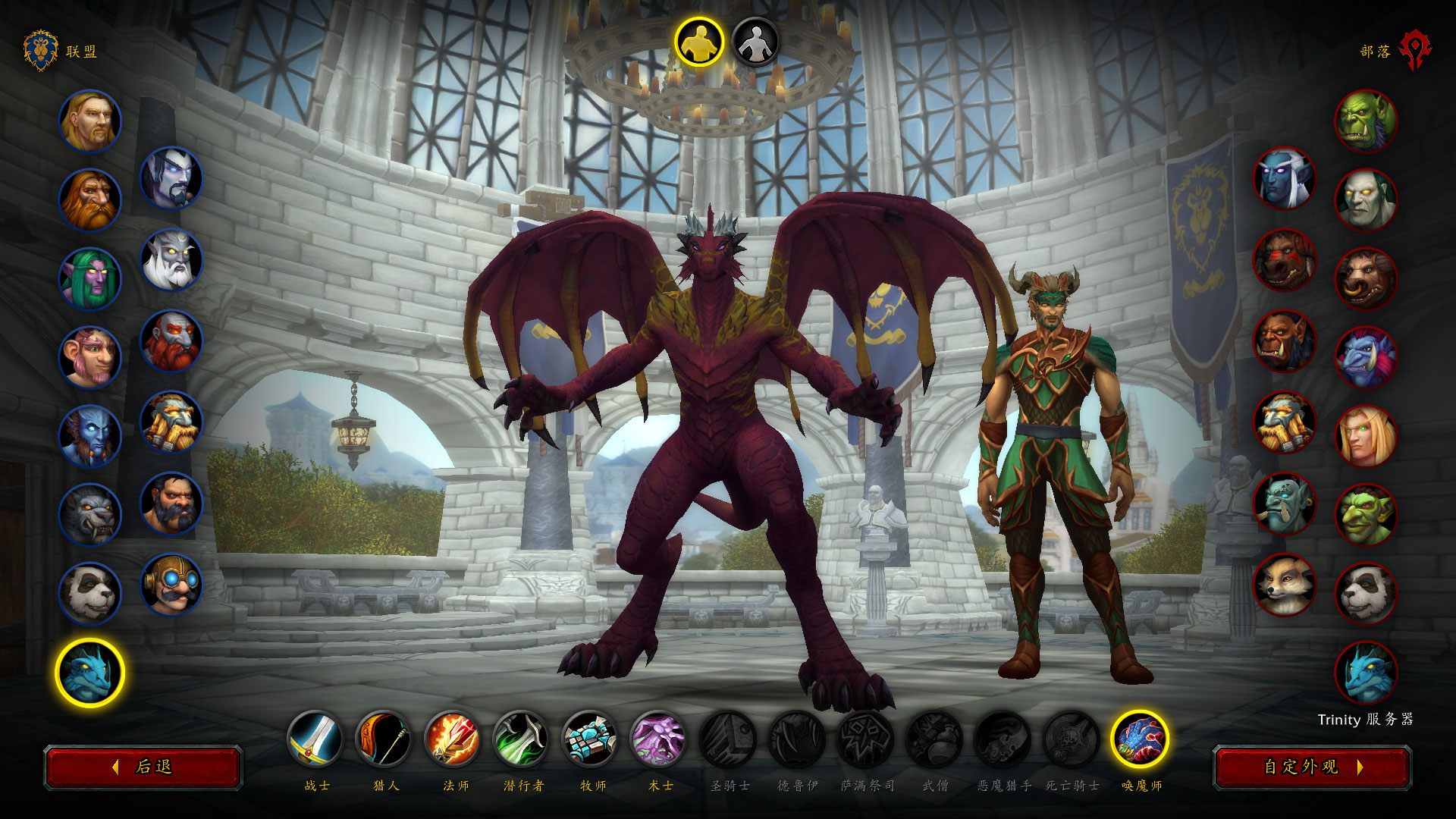Select the 唤魔师 evoker class icon
Viewport: 1456px width, 819px height.
tap(1140, 739)
